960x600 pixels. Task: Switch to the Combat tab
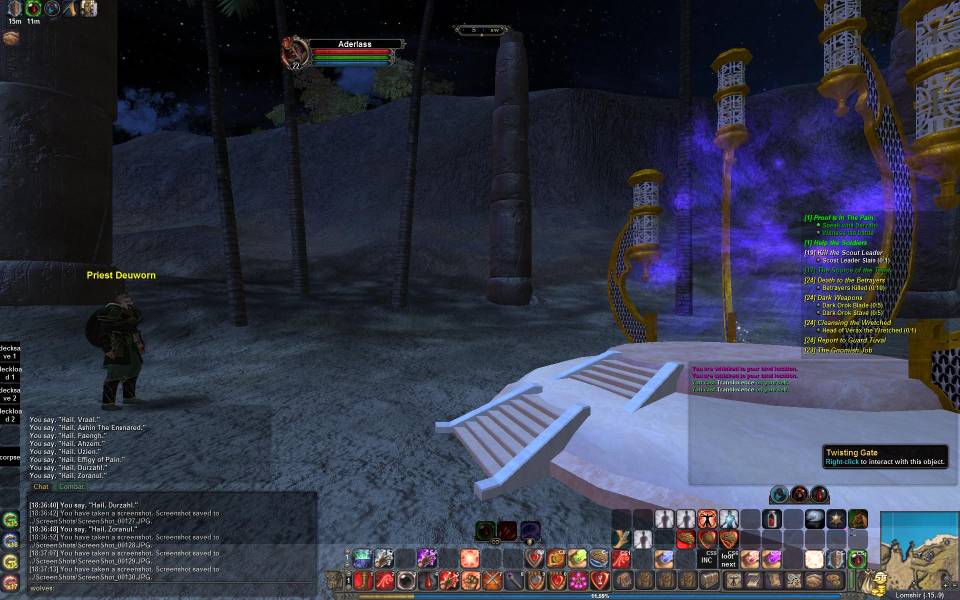click(72, 487)
